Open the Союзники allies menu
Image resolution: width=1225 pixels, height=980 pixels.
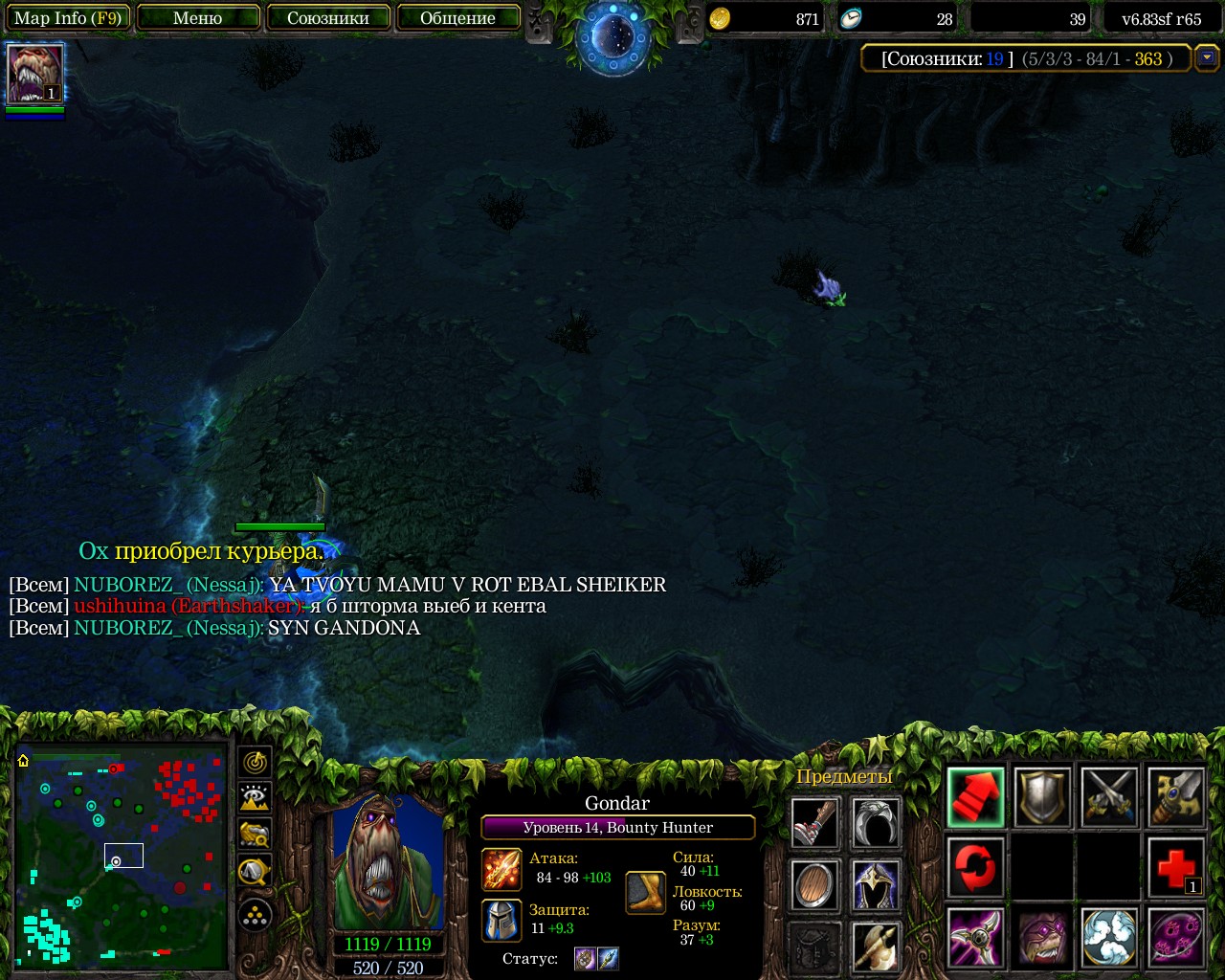(x=328, y=18)
